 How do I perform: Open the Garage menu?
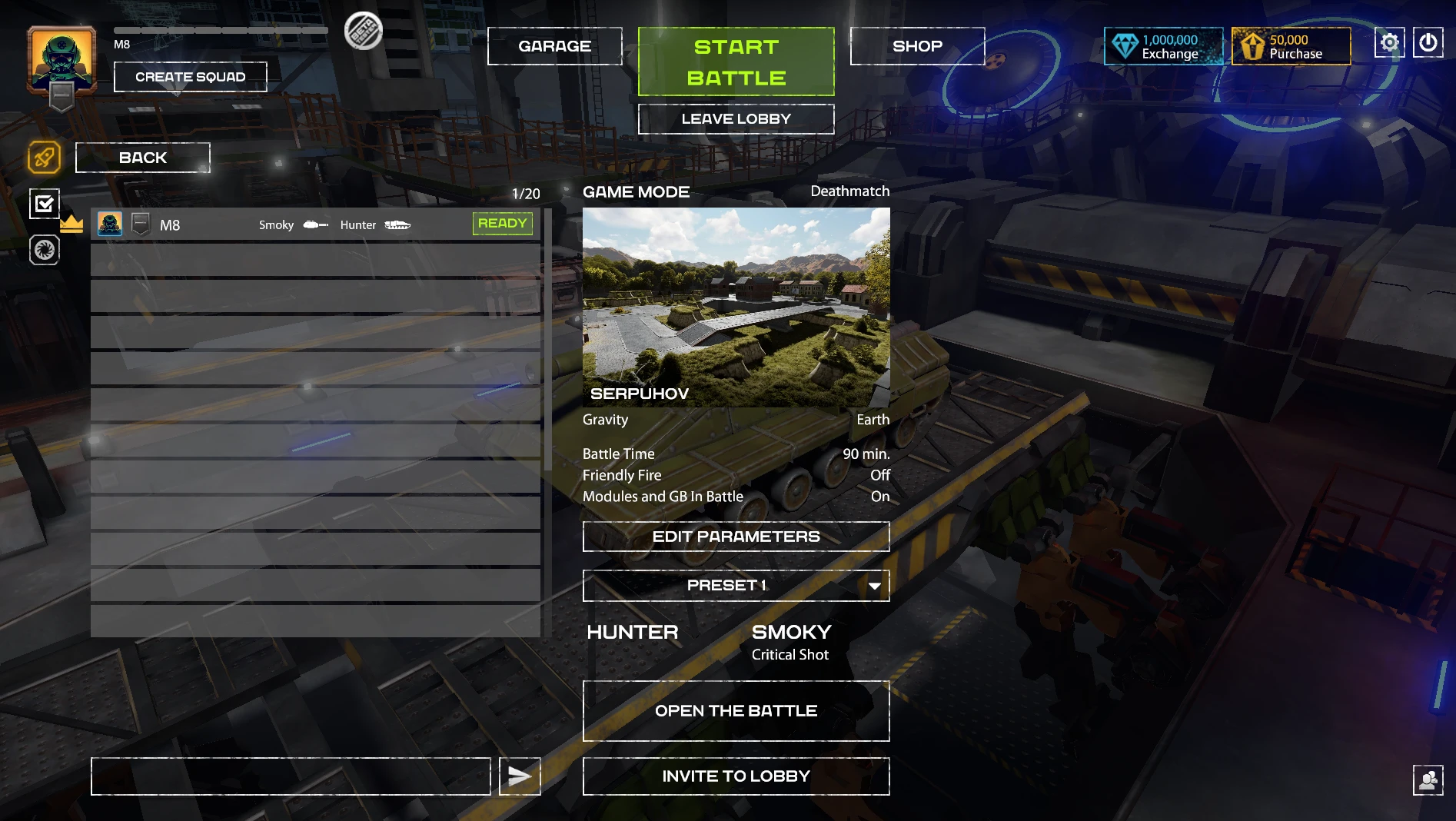(554, 46)
